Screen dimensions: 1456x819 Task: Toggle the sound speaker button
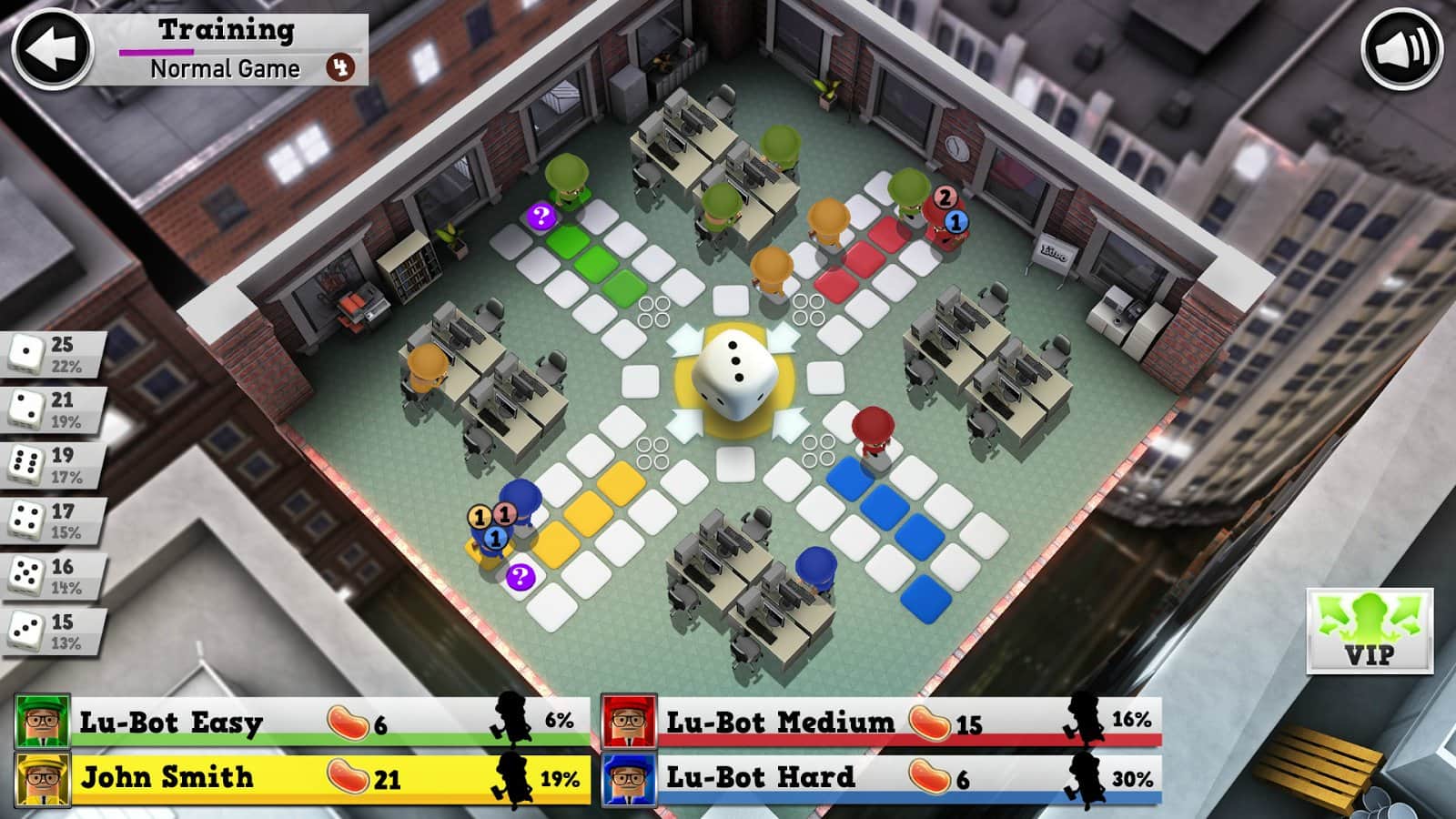click(1401, 48)
